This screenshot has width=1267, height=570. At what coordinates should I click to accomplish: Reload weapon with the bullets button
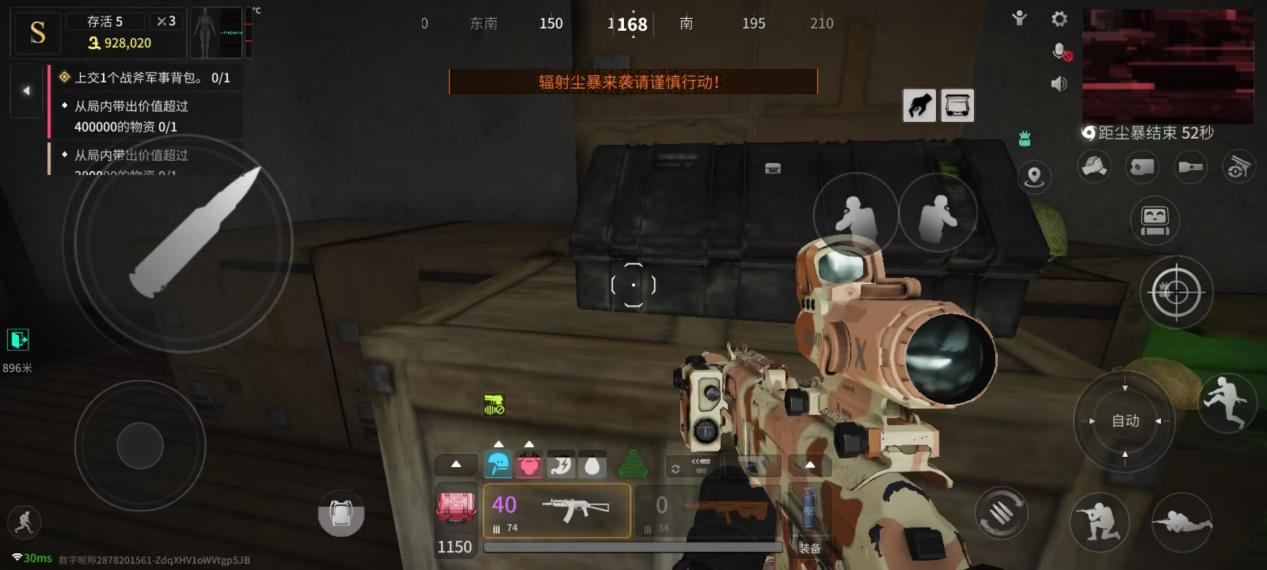[x=1001, y=513]
